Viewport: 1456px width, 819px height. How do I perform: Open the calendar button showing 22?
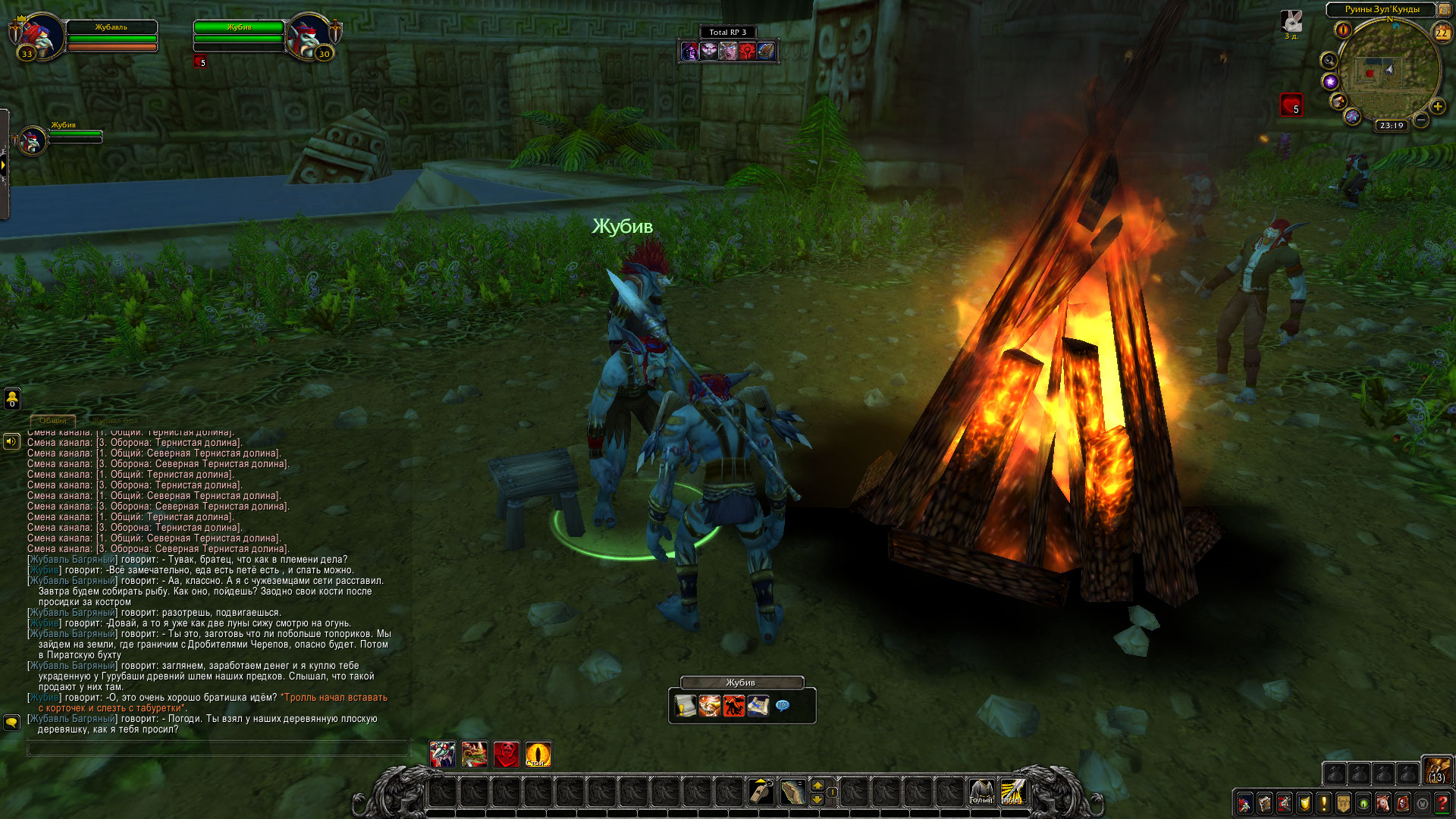tap(1442, 33)
